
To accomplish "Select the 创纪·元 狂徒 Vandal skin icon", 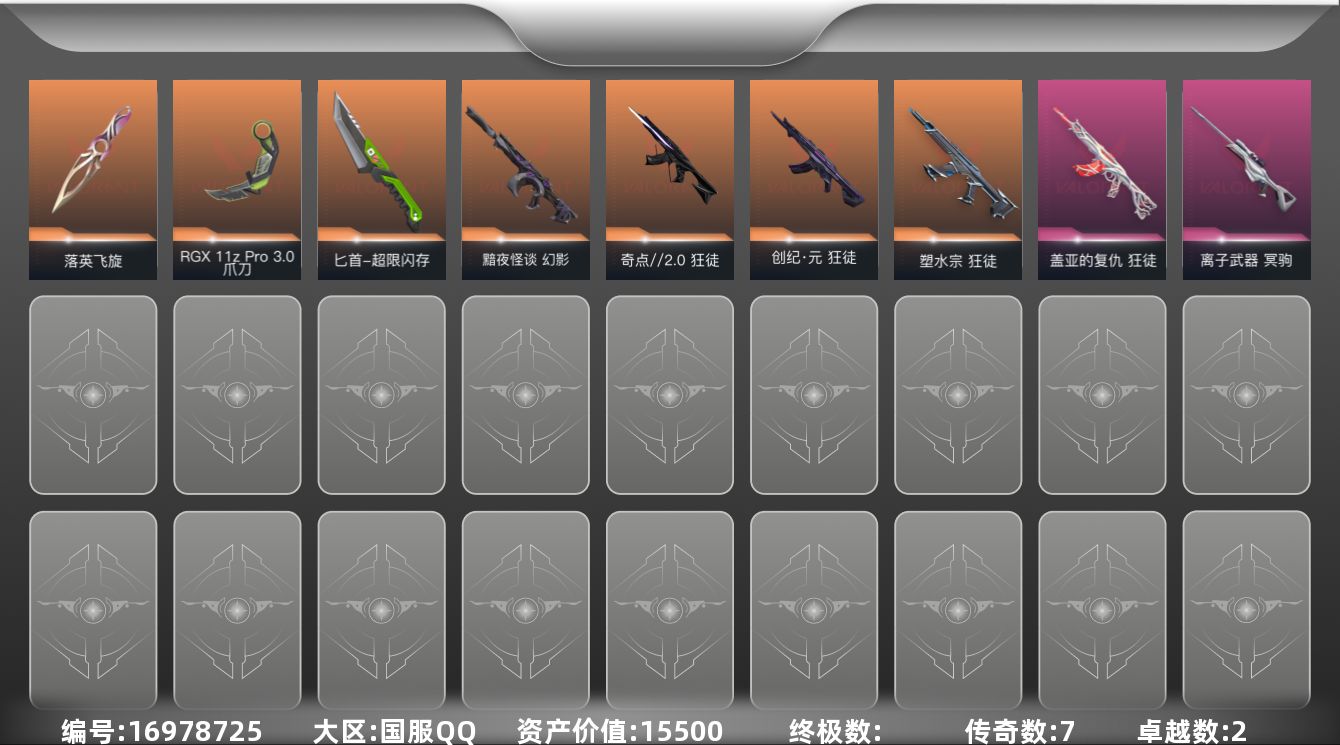I will pos(813,160).
